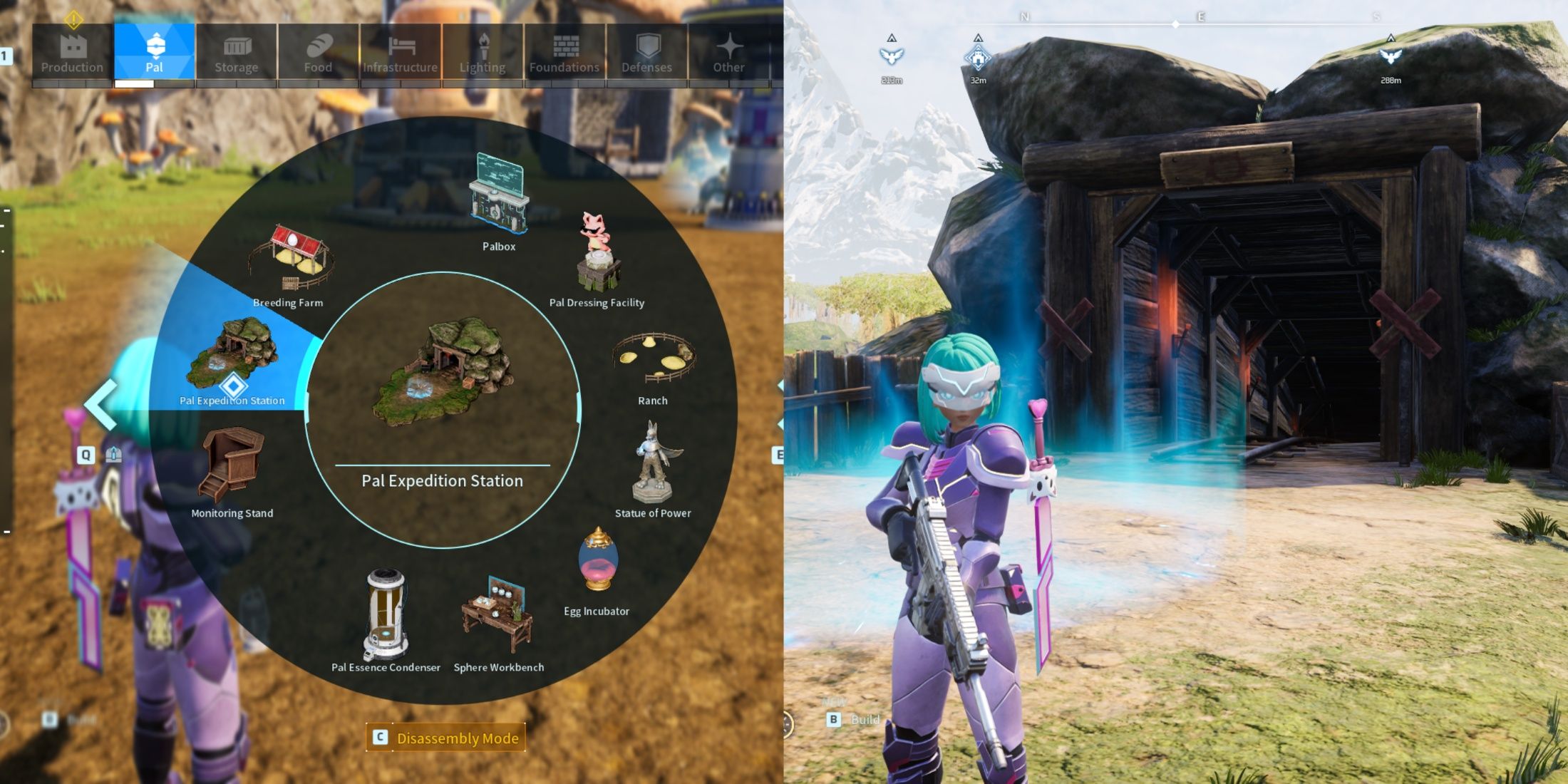This screenshot has height=784, width=1568.
Task: Click the page indicator bar under Pal tab
Action: tap(135, 83)
